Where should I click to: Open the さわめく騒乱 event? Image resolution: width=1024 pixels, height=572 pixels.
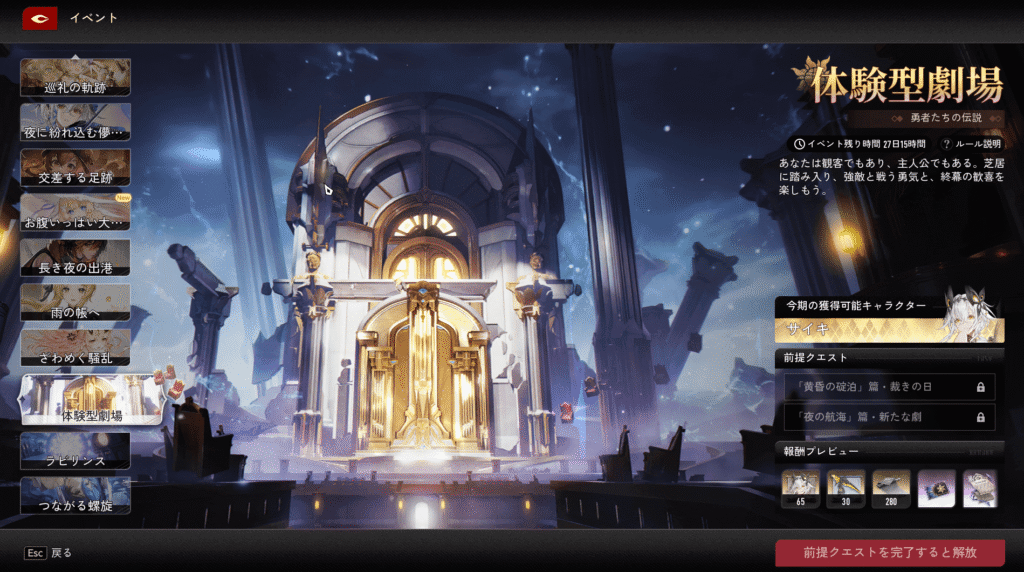[x=75, y=347]
